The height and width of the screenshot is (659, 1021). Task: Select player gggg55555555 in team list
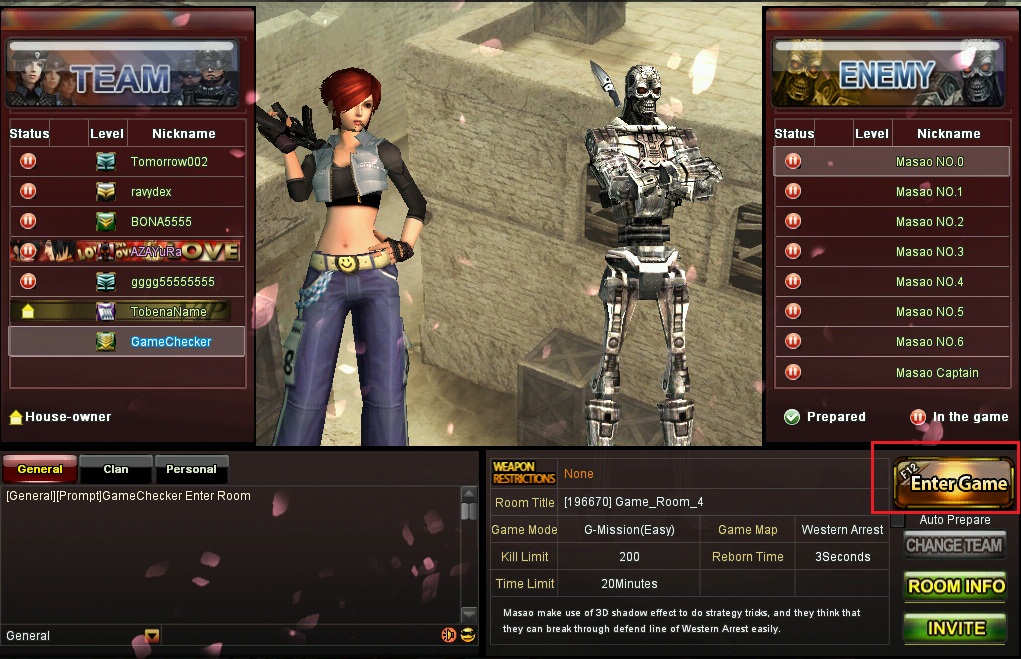click(x=172, y=282)
